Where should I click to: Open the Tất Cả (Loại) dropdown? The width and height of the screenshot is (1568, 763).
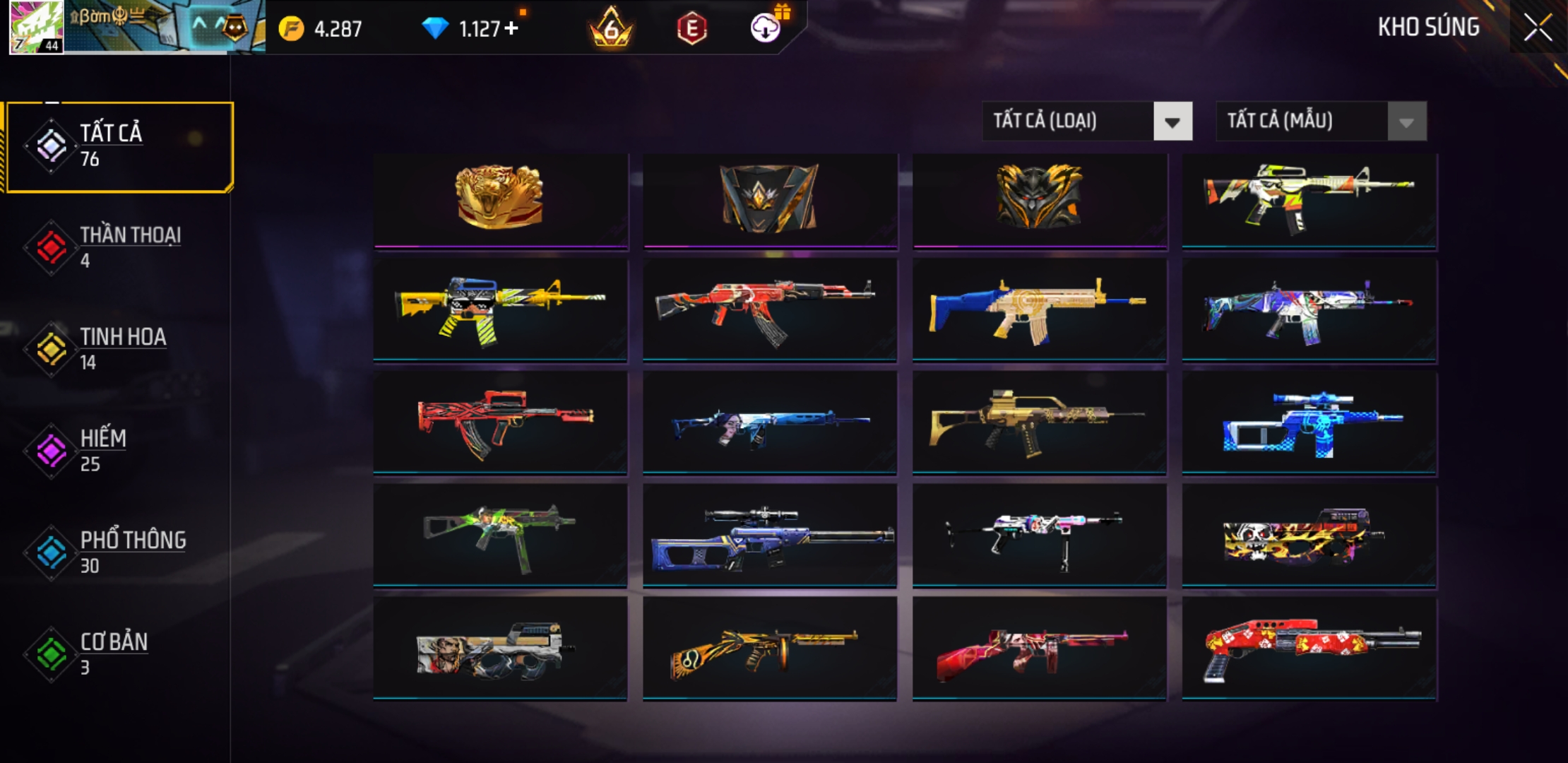click(x=1172, y=122)
